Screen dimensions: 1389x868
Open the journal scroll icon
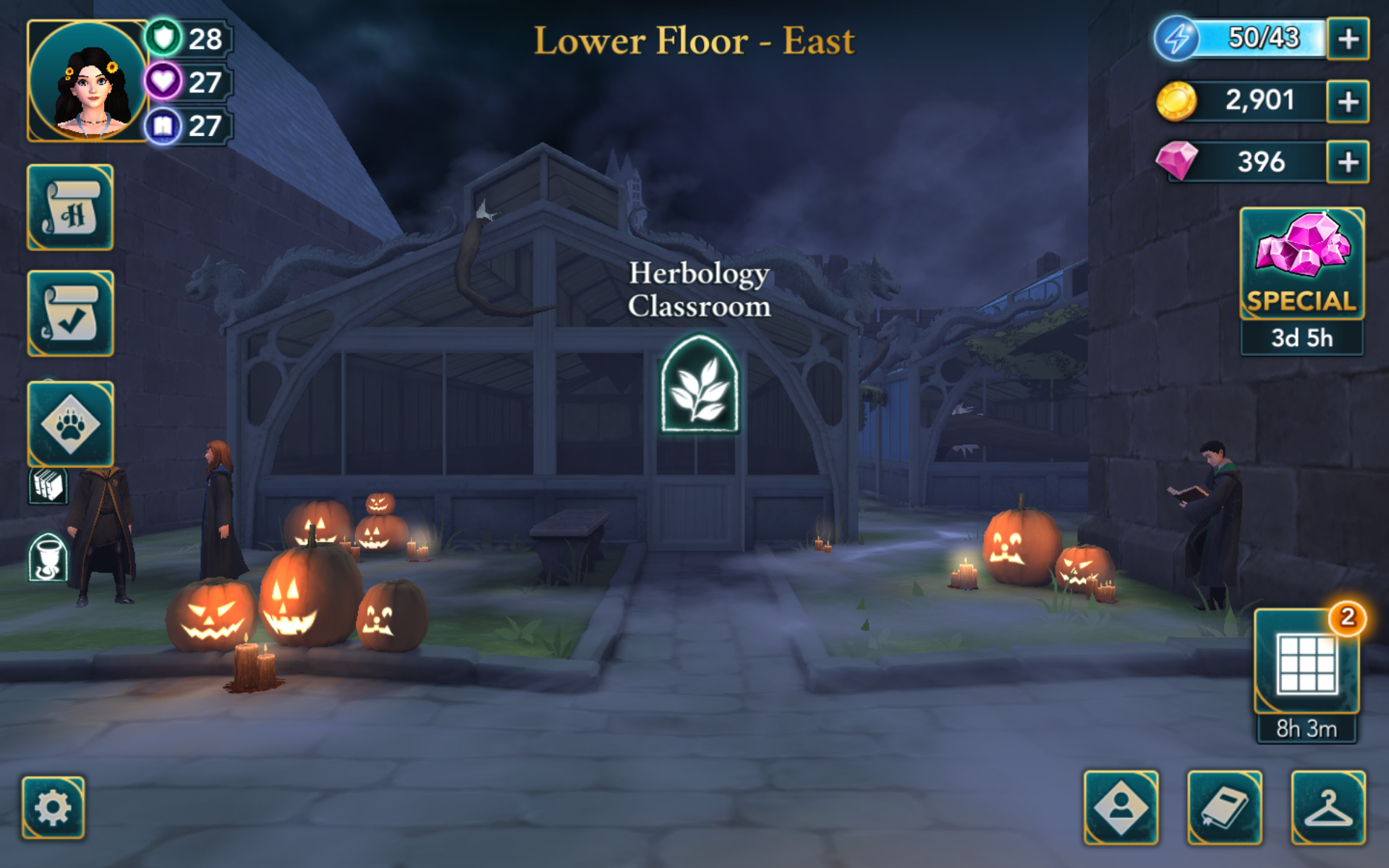click(x=70, y=209)
